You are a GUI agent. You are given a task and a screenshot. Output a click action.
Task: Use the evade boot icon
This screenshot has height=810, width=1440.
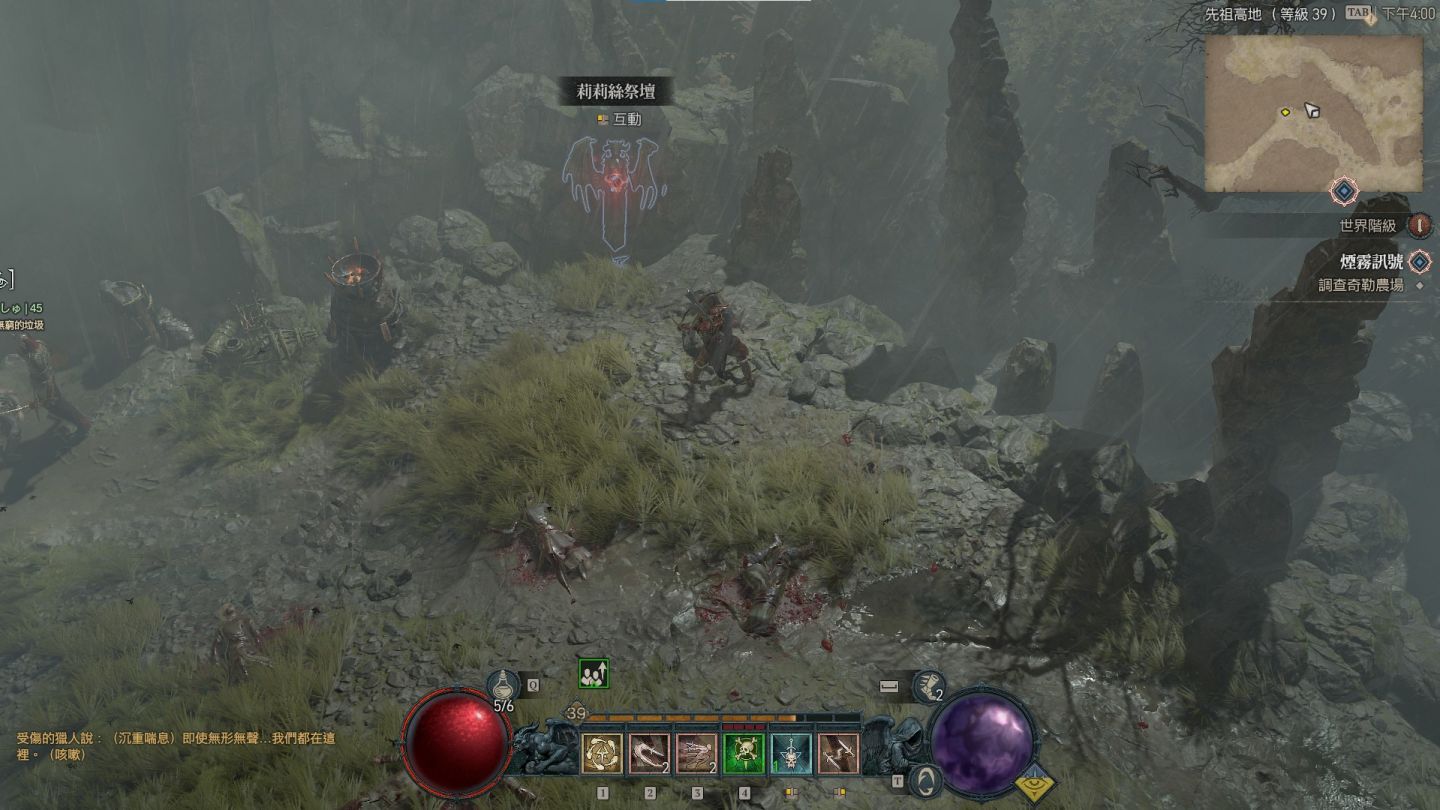(x=929, y=686)
